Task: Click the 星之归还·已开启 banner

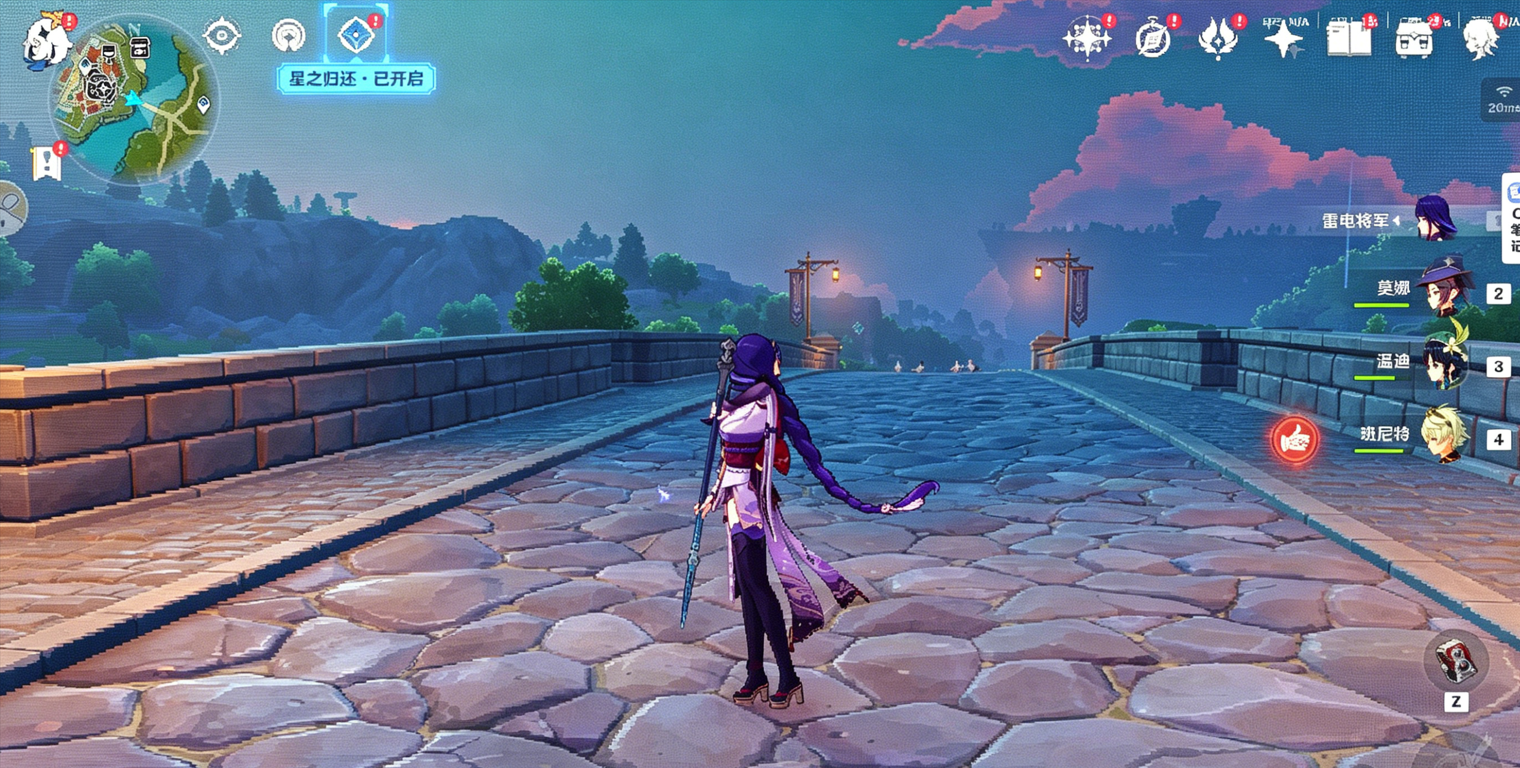Action: [x=355, y=78]
